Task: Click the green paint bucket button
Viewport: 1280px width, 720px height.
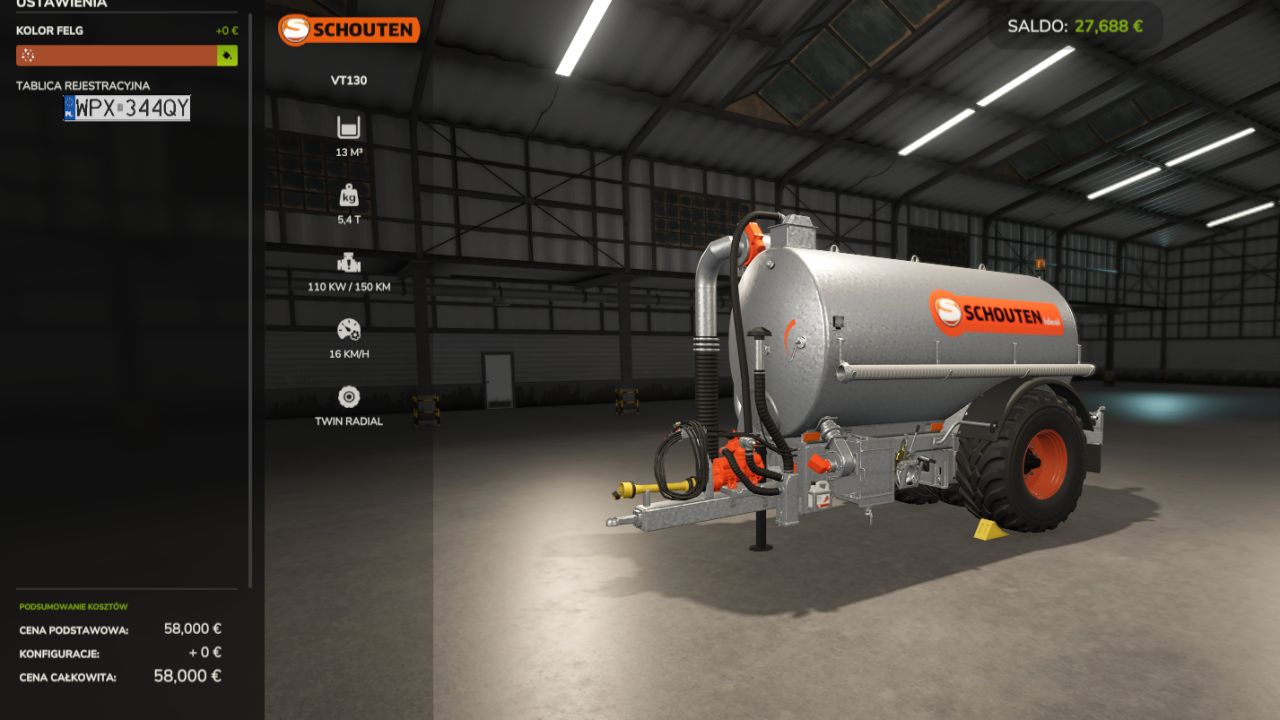Action: [x=228, y=56]
